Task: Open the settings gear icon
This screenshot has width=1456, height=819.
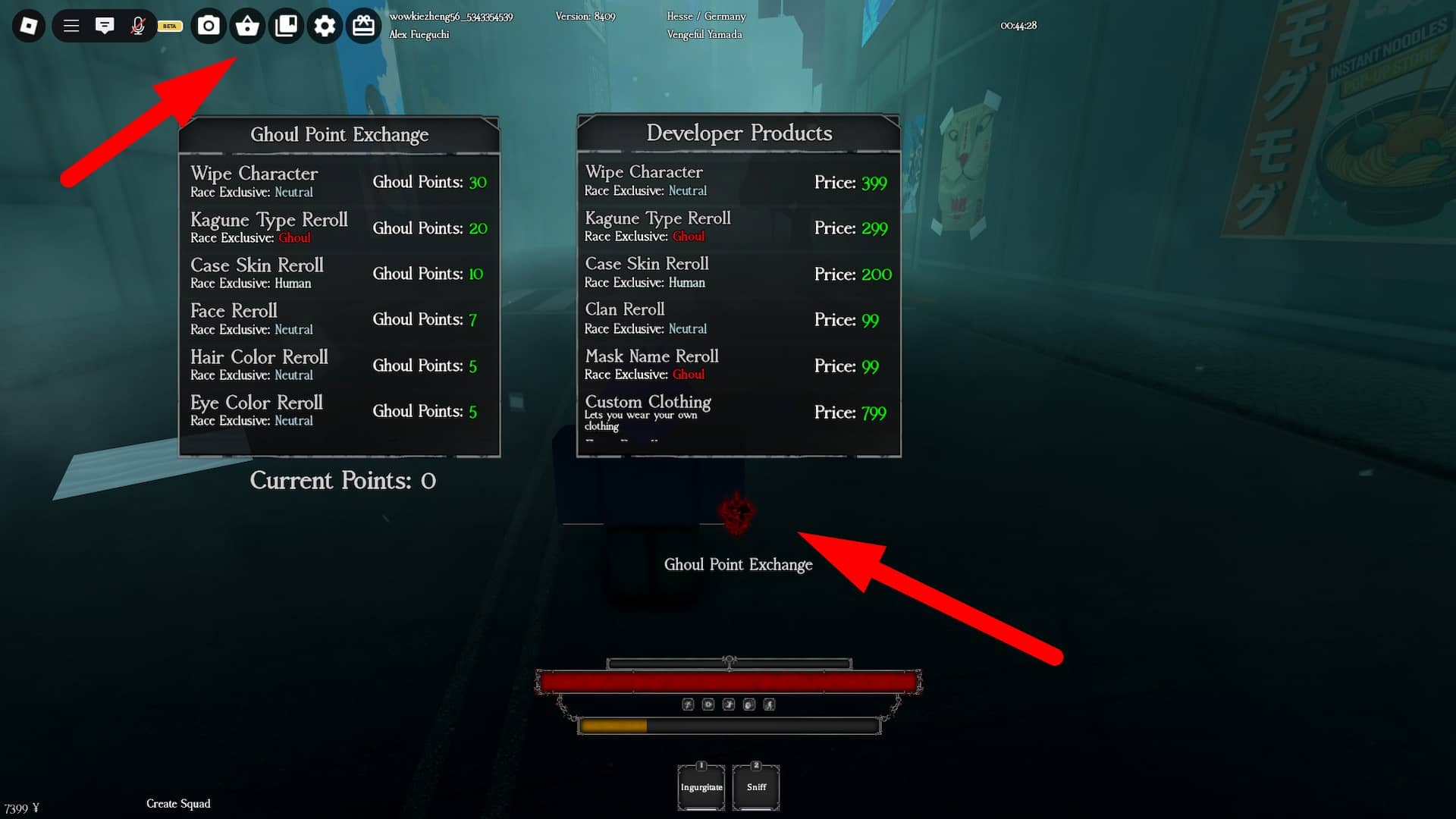Action: pyautogui.click(x=325, y=25)
